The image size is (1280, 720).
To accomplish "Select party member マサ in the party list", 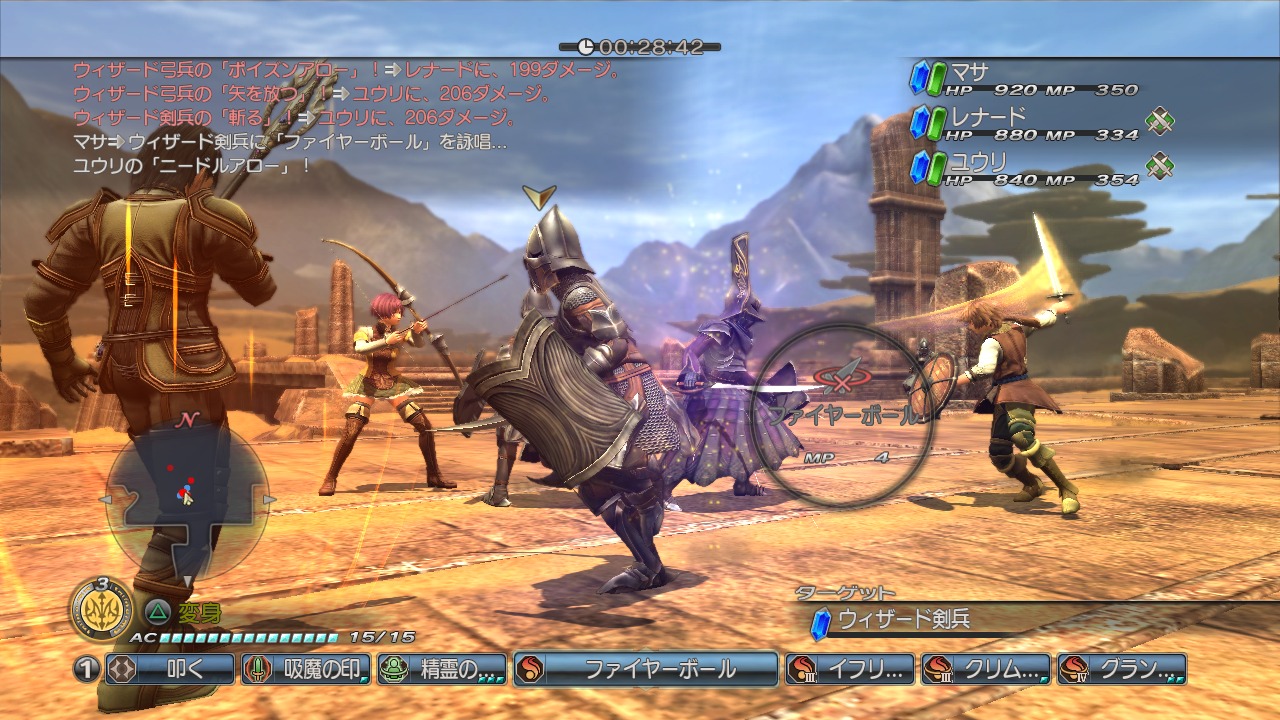I will [1024, 79].
